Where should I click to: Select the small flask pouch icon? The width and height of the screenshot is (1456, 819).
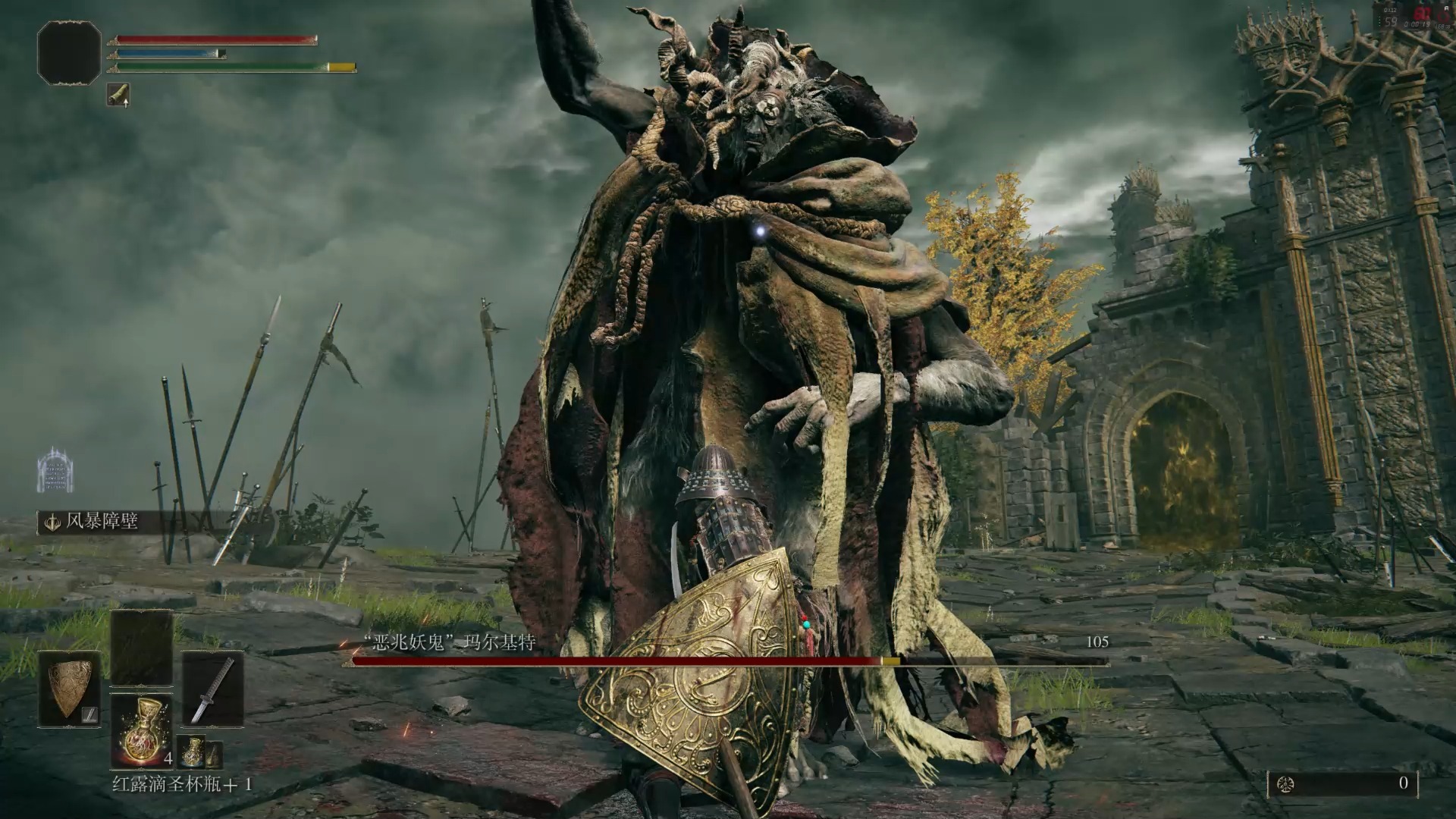tap(193, 752)
